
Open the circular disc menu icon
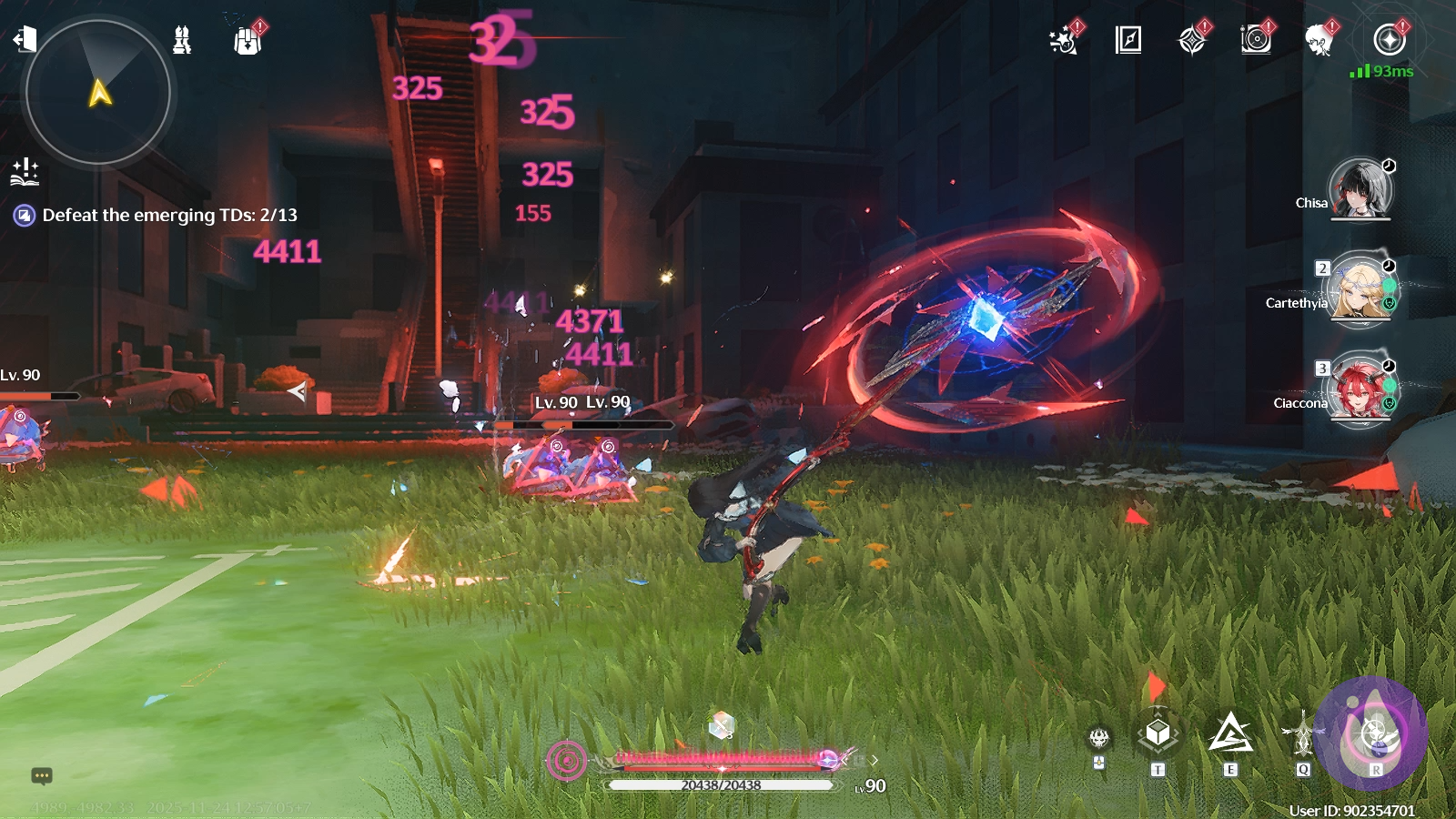(x=1256, y=40)
